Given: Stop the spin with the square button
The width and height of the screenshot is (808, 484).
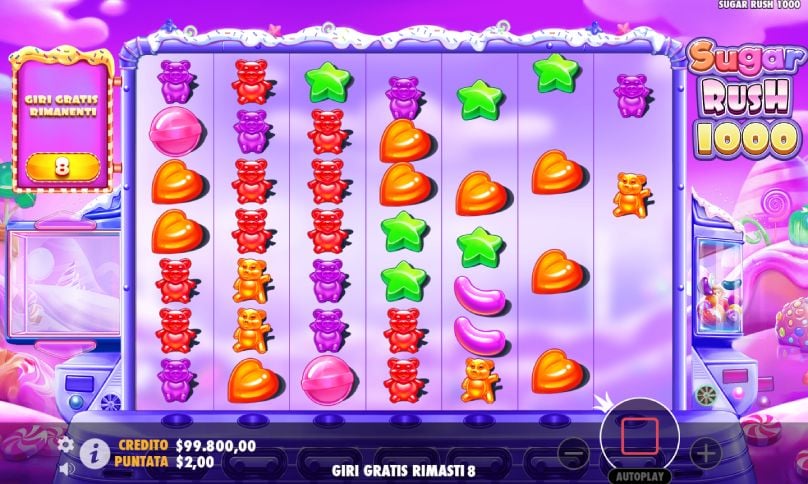Looking at the screenshot, I should tap(637, 437).
